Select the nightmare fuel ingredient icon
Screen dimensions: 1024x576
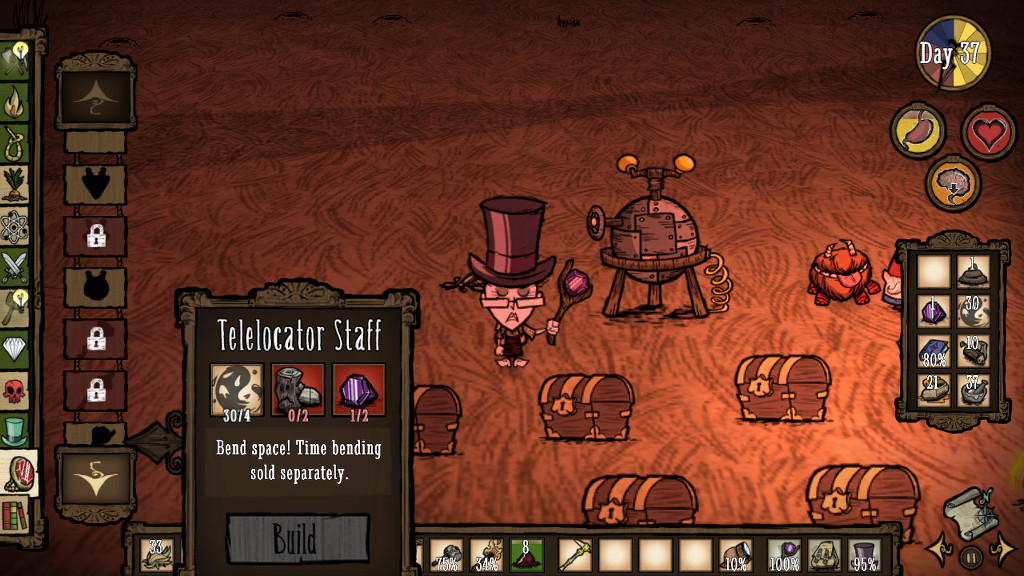(237, 388)
